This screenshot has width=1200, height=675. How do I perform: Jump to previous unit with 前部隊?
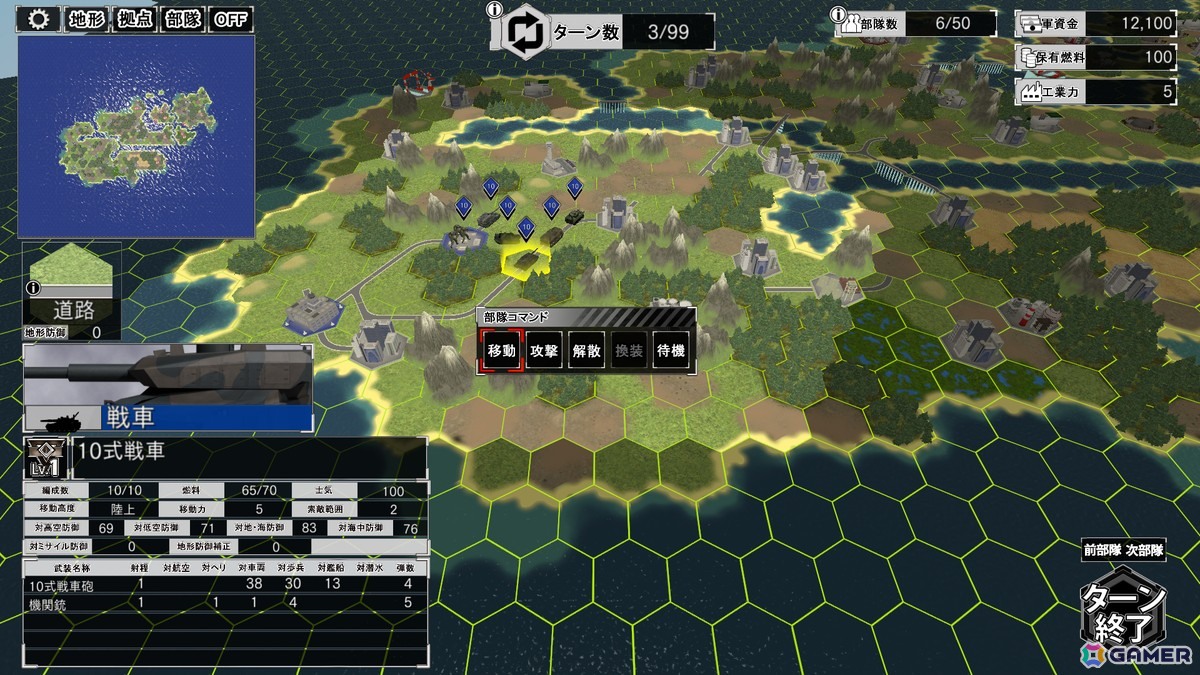(1101, 550)
